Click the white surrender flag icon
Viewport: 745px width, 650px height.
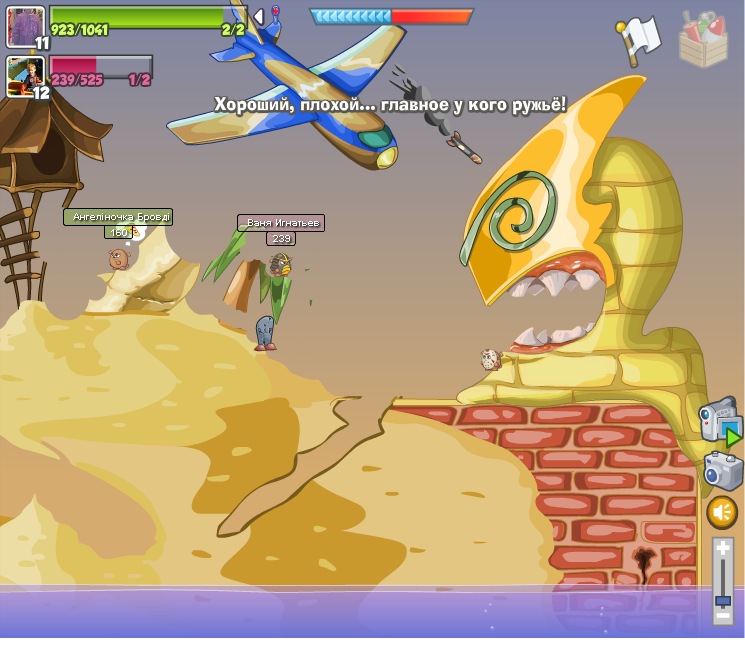click(638, 40)
